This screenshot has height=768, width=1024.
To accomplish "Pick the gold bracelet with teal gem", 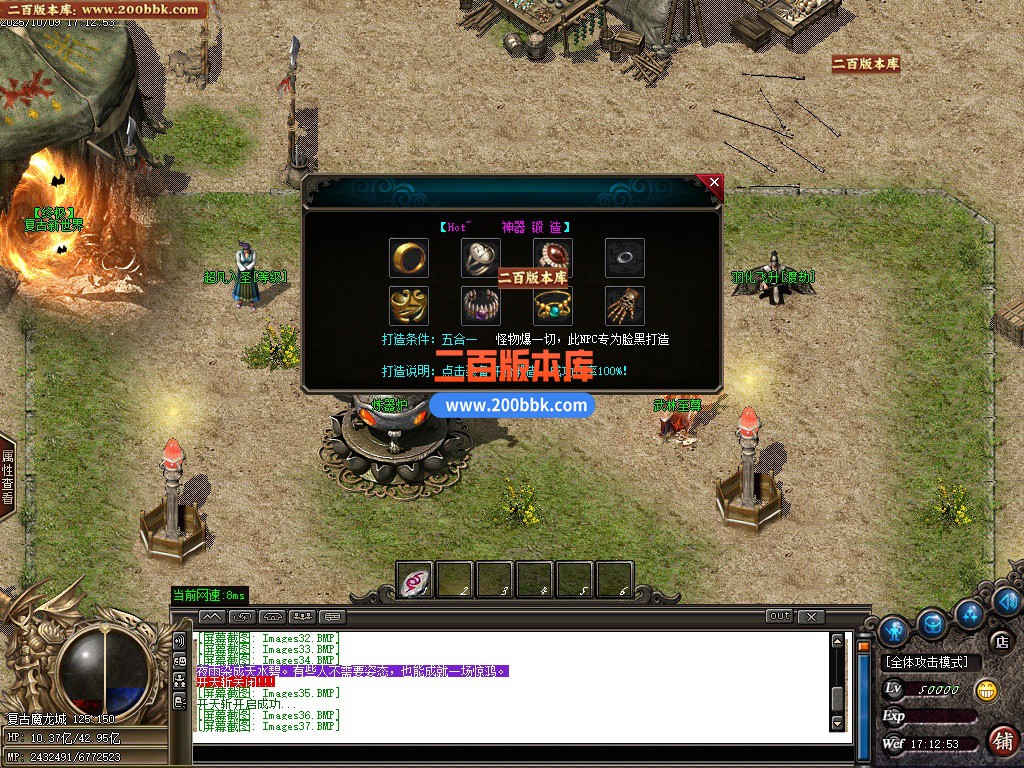I will [x=552, y=305].
